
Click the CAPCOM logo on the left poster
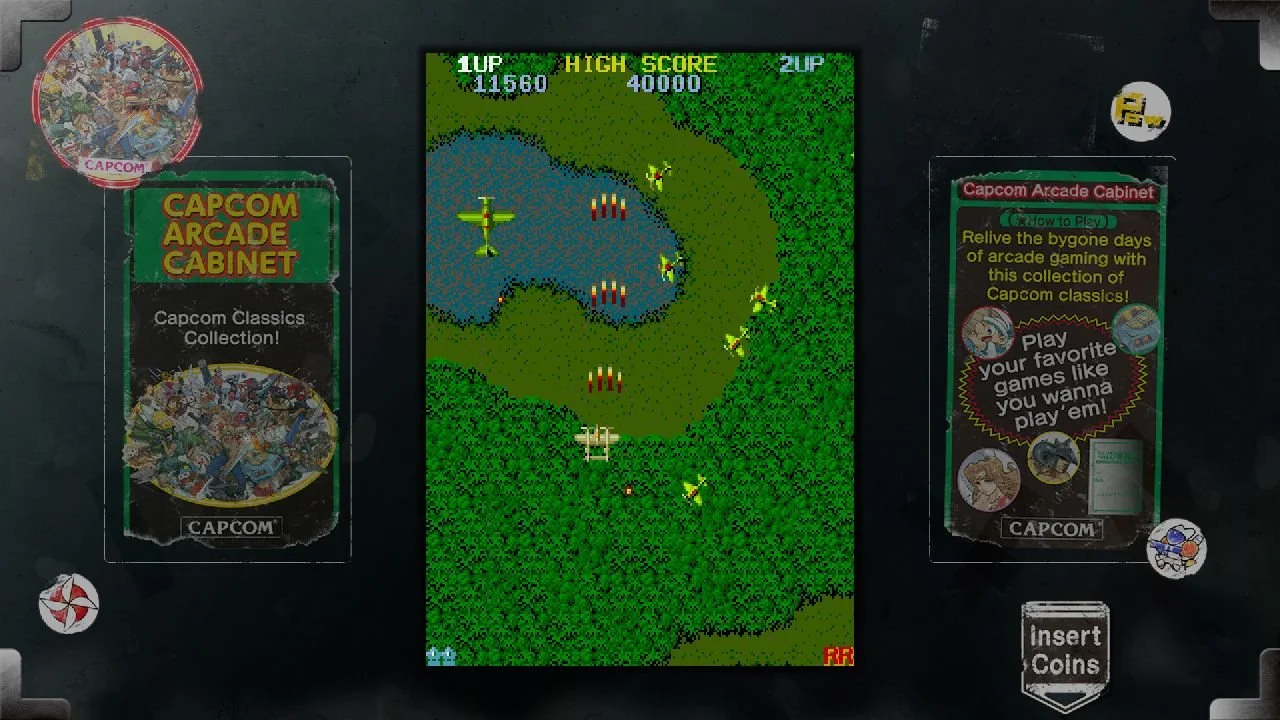click(230, 527)
